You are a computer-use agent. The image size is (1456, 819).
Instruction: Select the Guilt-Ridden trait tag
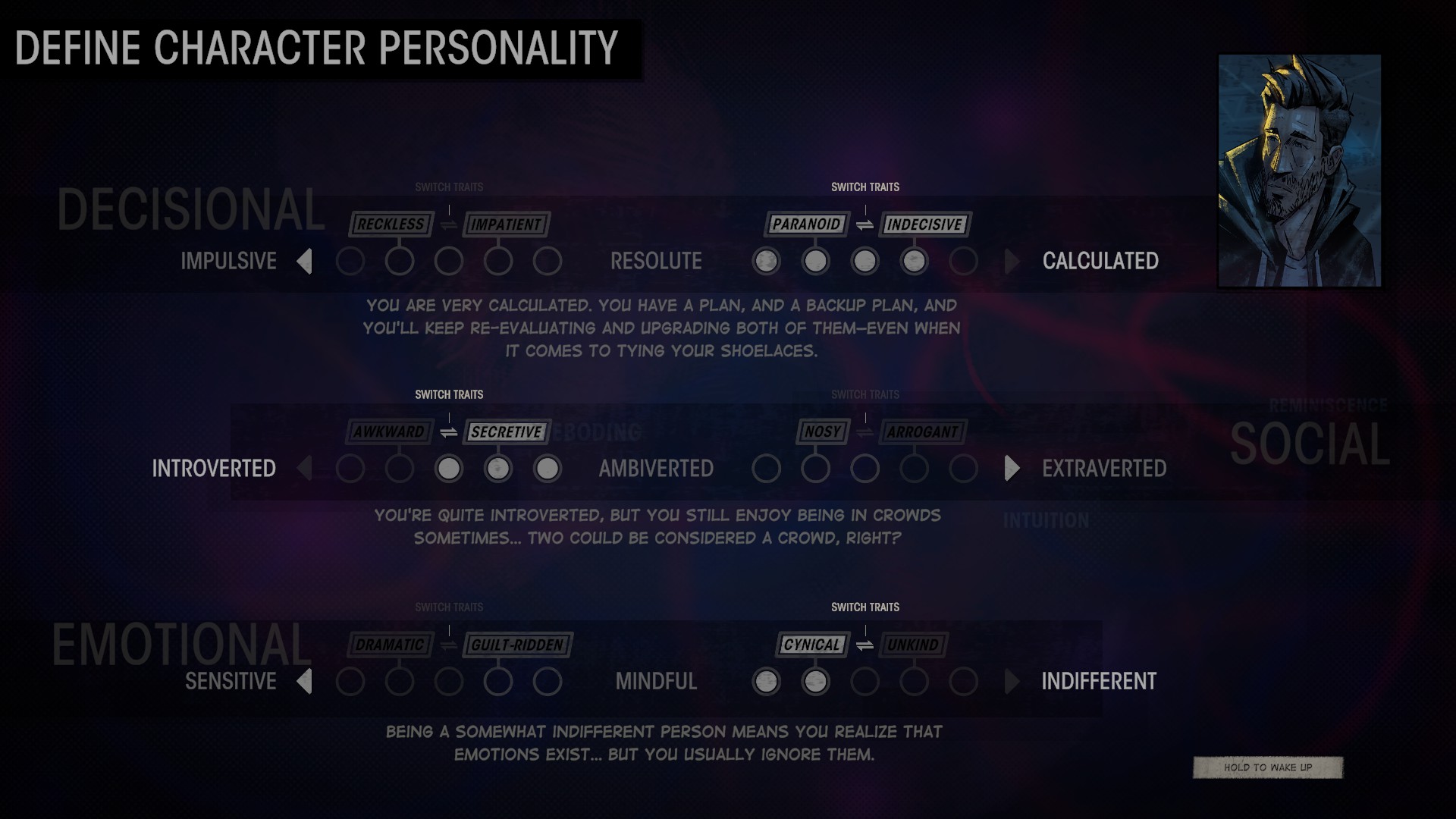point(517,645)
